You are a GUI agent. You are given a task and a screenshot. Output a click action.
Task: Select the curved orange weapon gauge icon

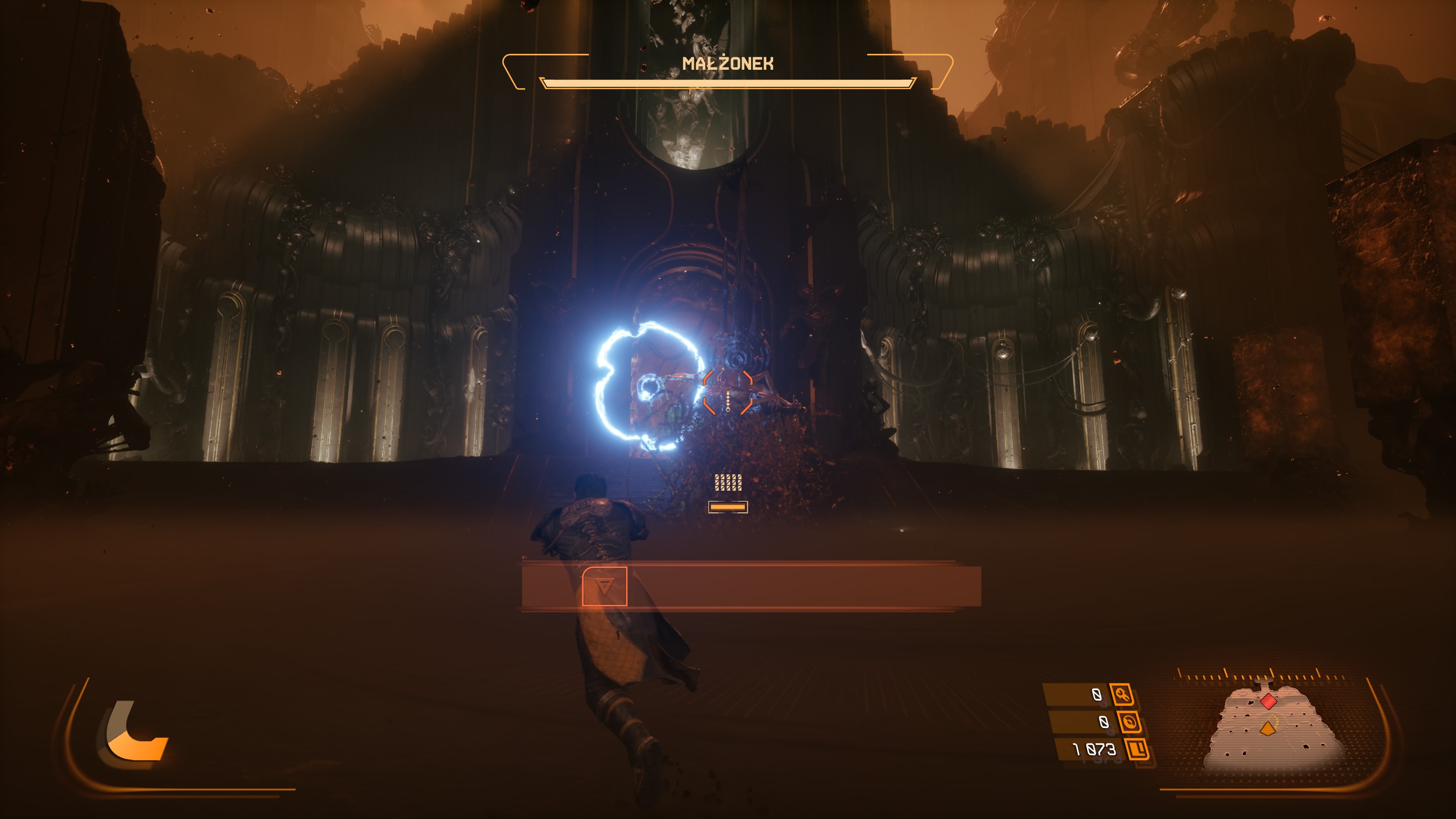135,731
